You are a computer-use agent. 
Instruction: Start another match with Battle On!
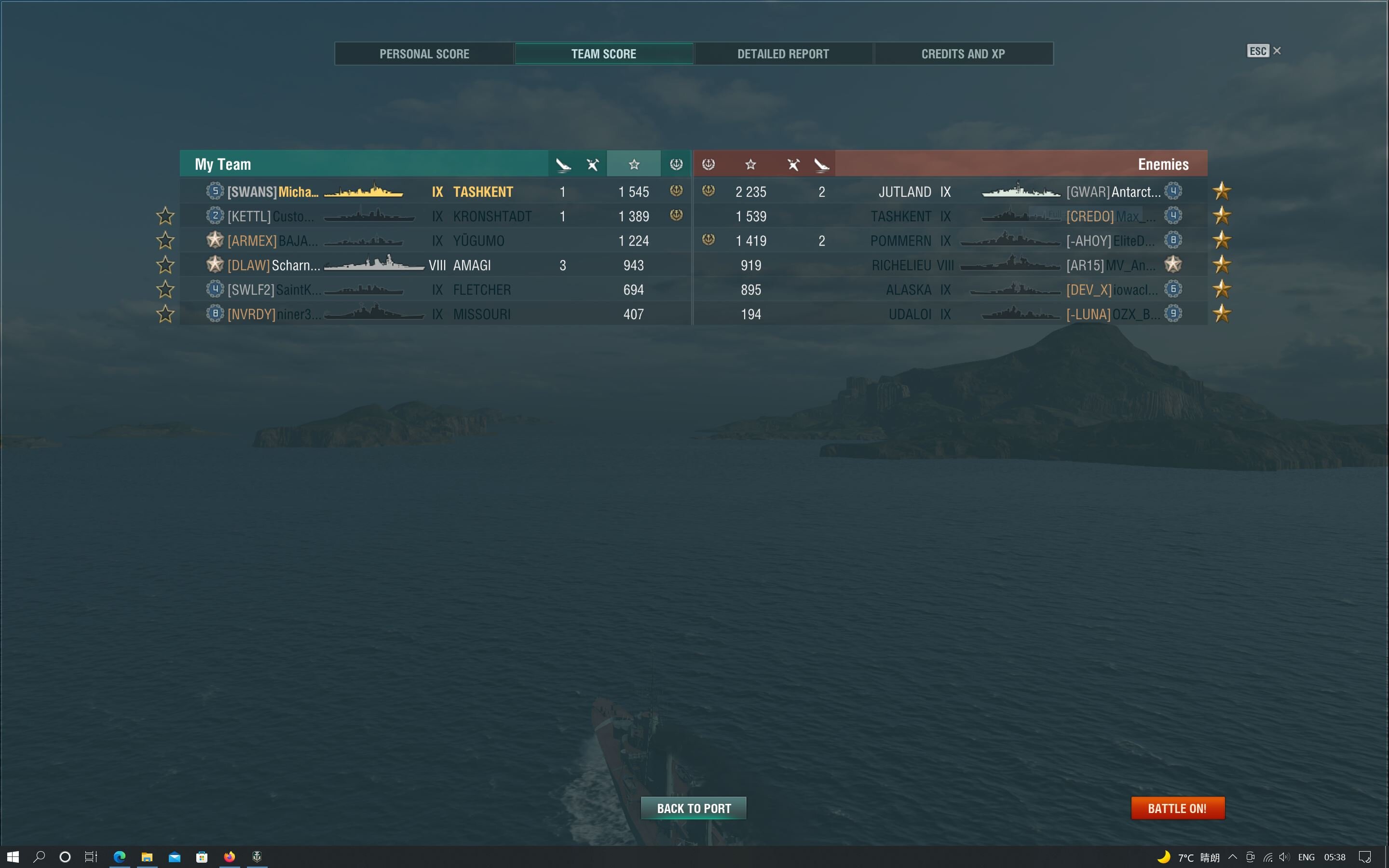(1177, 808)
